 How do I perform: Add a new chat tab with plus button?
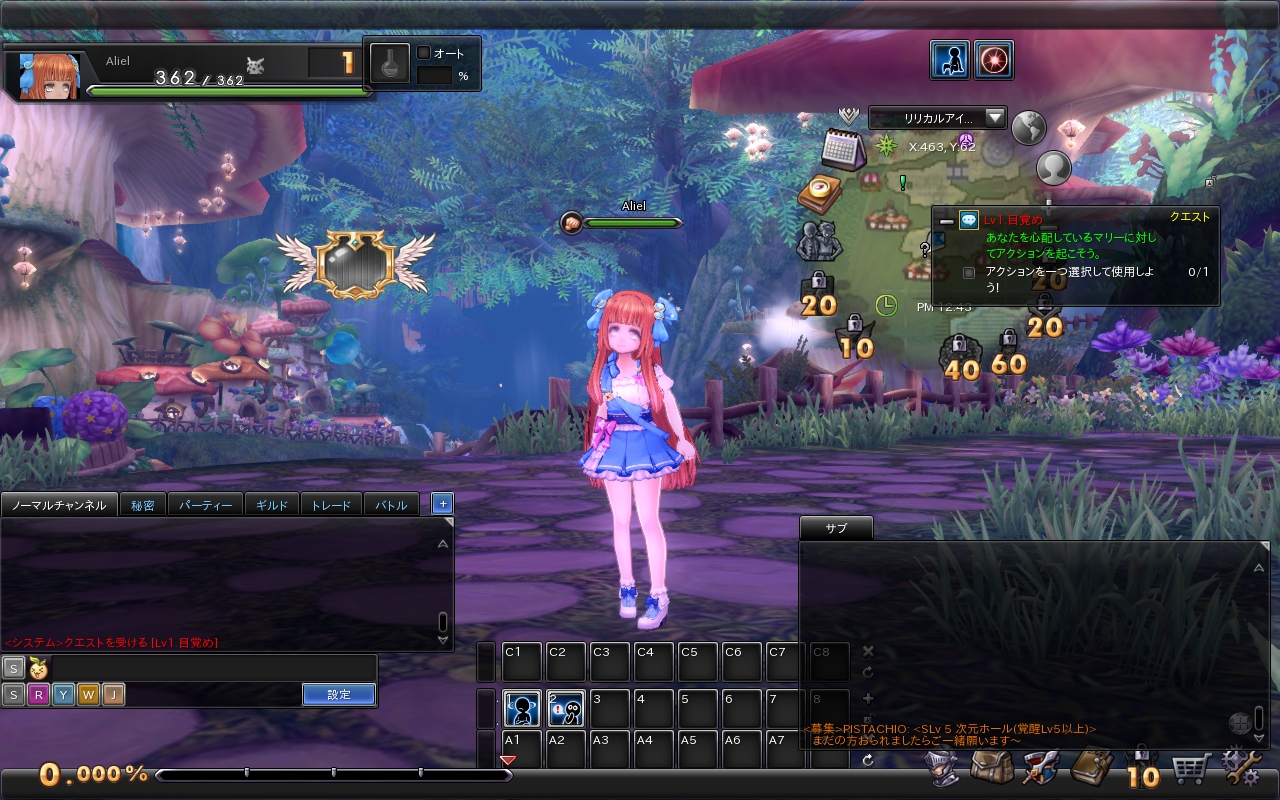pos(442,503)
